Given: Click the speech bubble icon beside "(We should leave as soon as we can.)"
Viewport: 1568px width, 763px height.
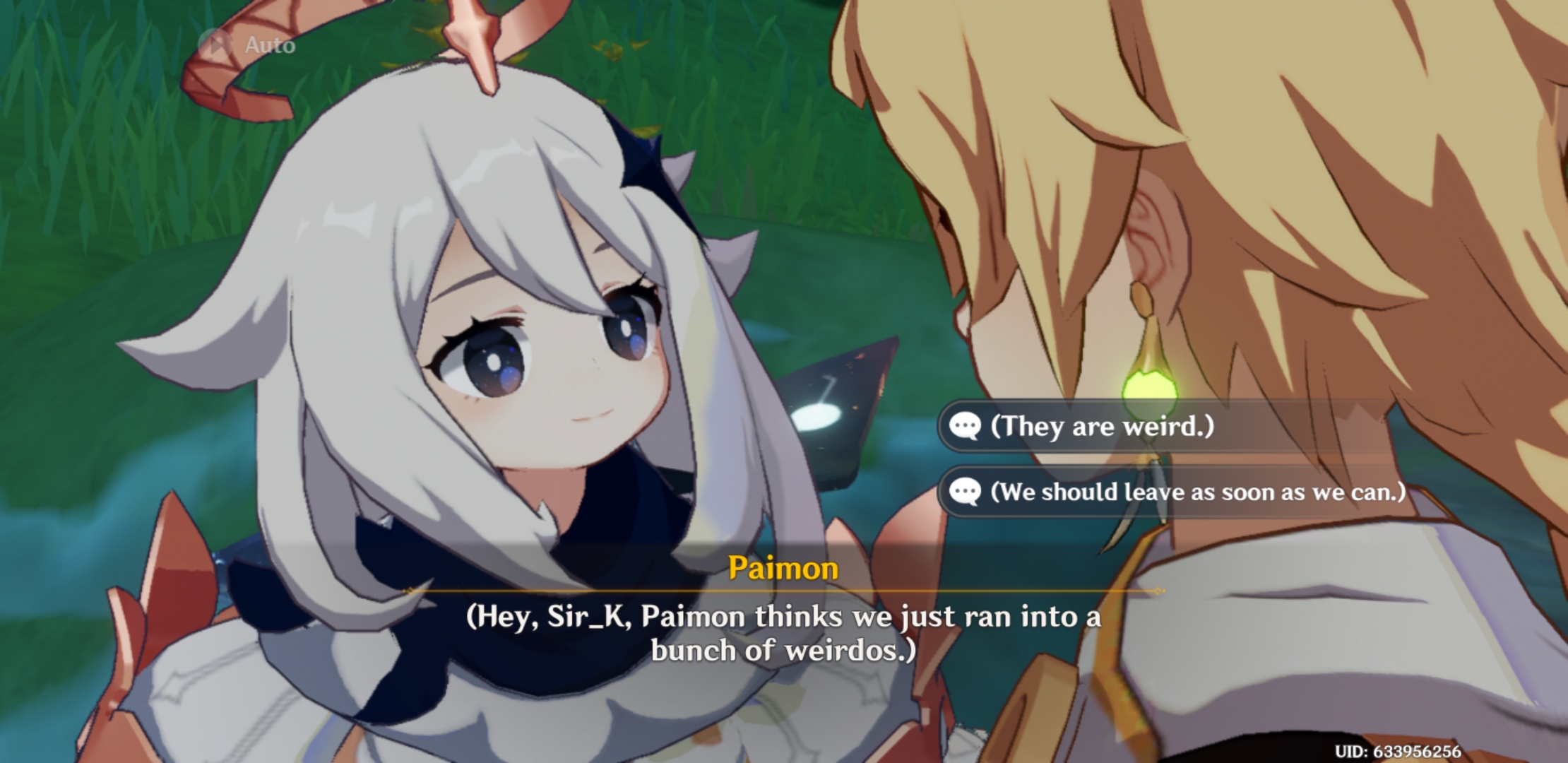Looking at the screenshot, I should coord(963,492).
